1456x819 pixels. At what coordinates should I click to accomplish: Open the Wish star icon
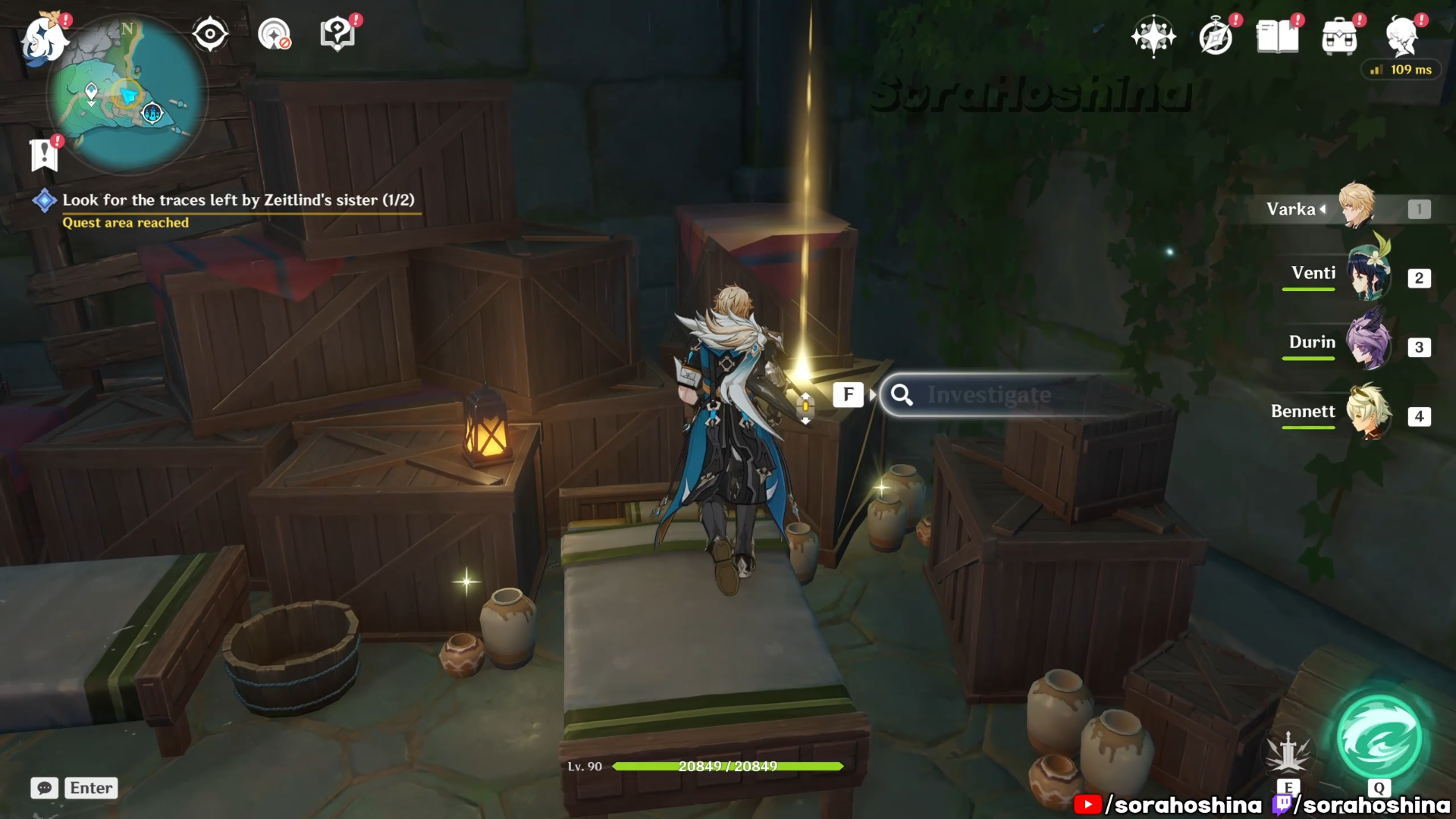tap(1153, 36)
